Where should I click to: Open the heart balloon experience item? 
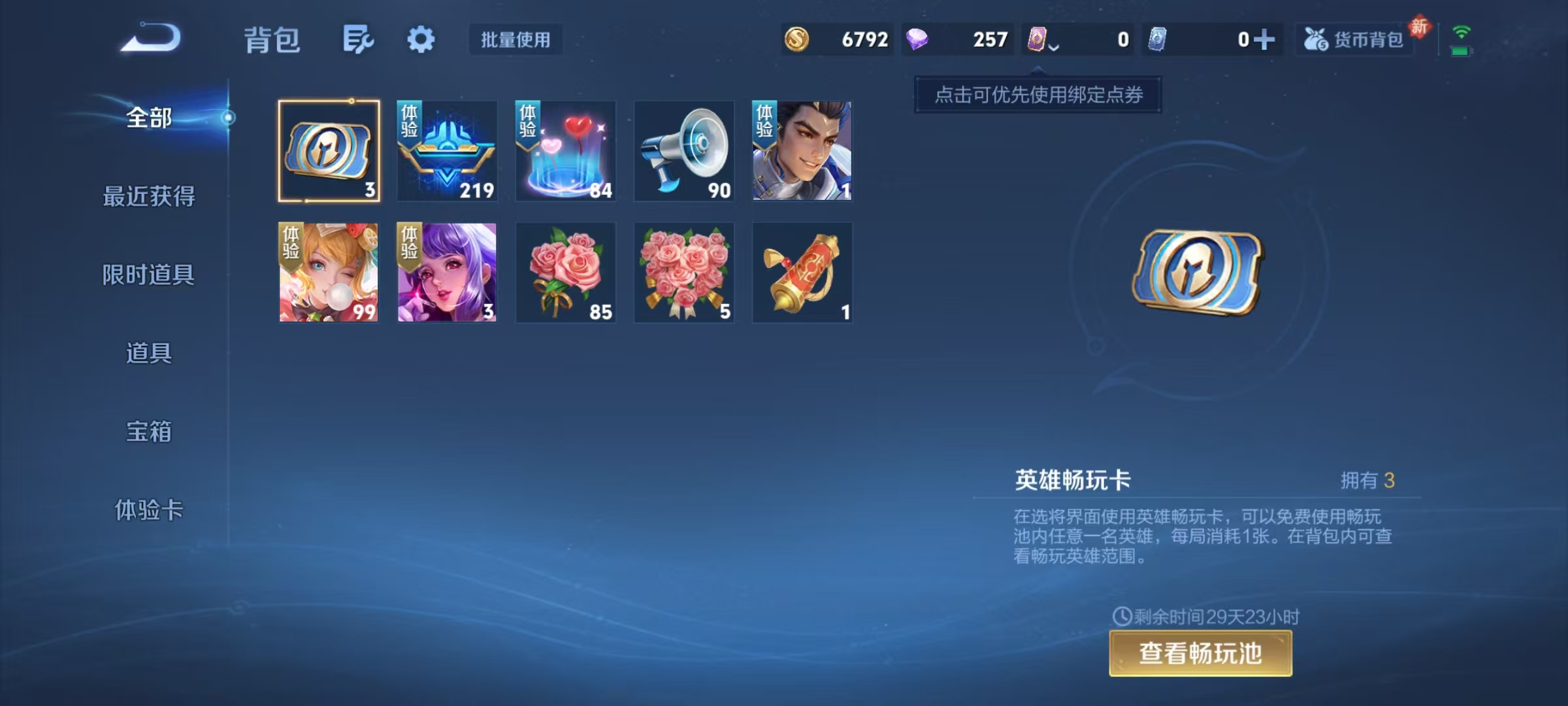[565, 152]
